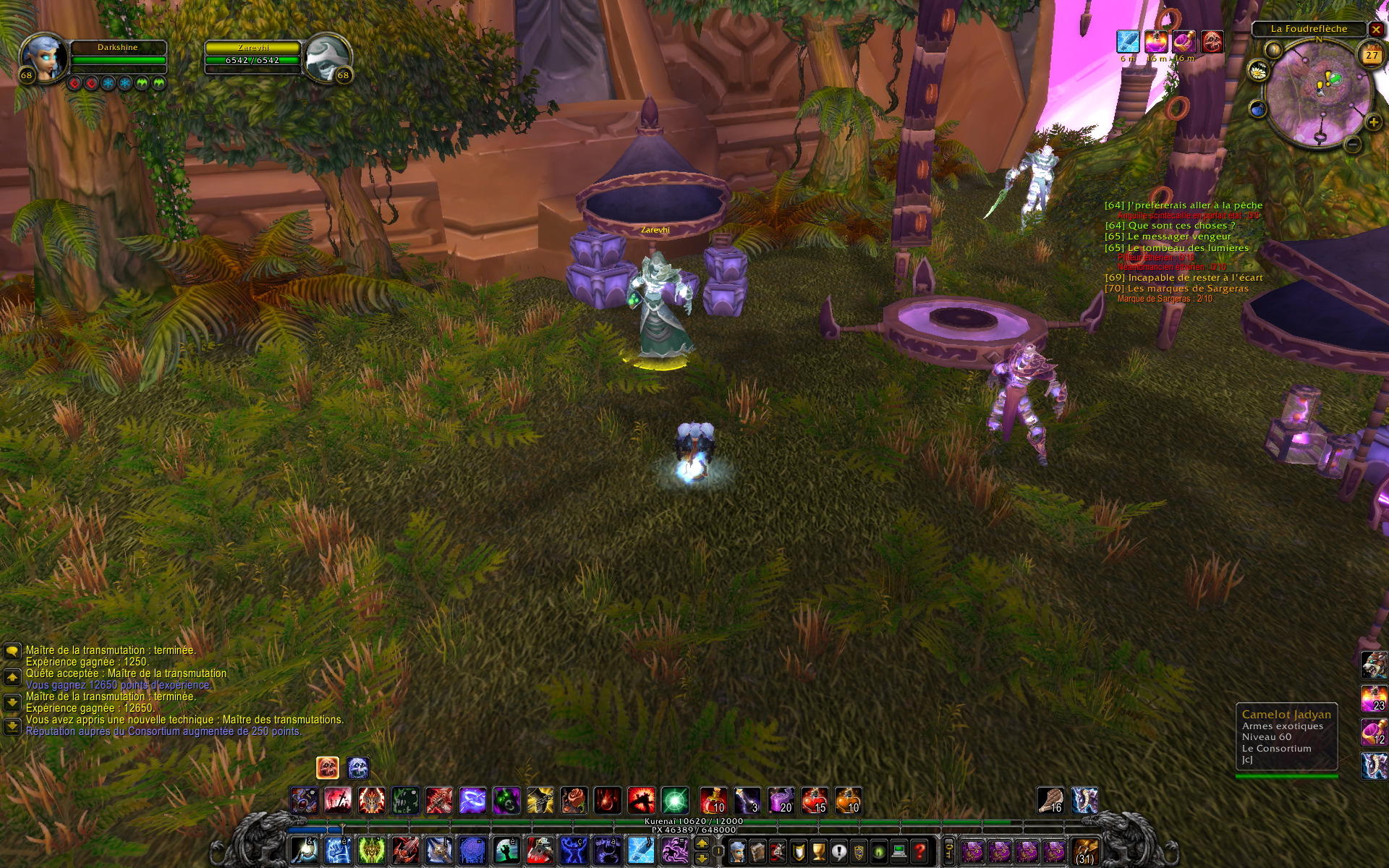Use the red potion with 10 charges

click(x=713, y=801)
